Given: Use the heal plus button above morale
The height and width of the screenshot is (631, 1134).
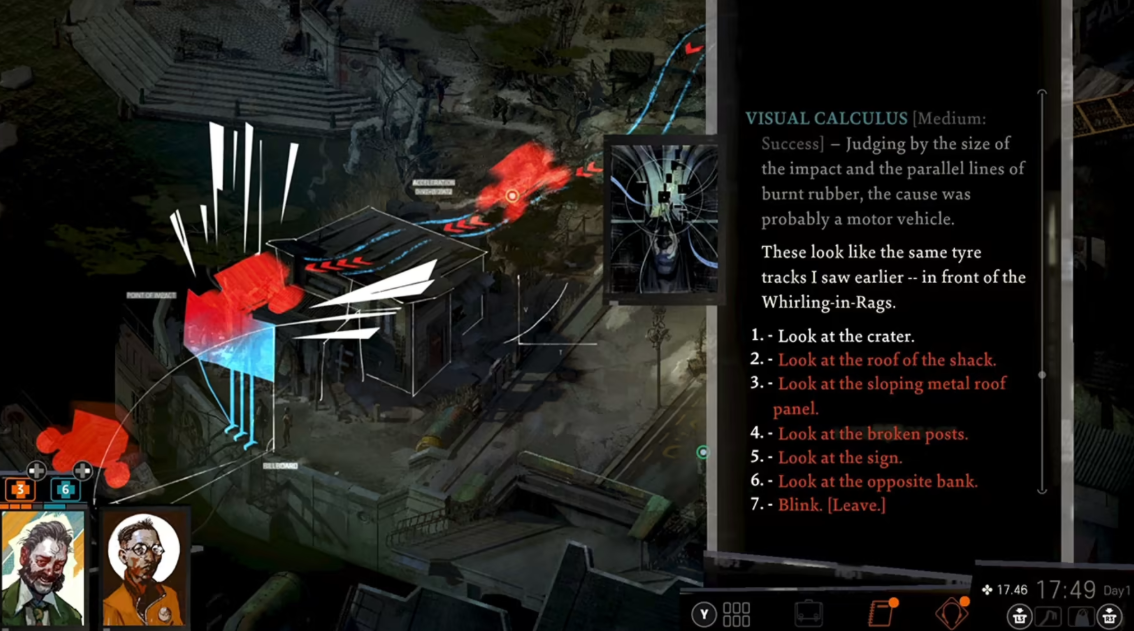Looking at the screenshot, I should (82, 469).
